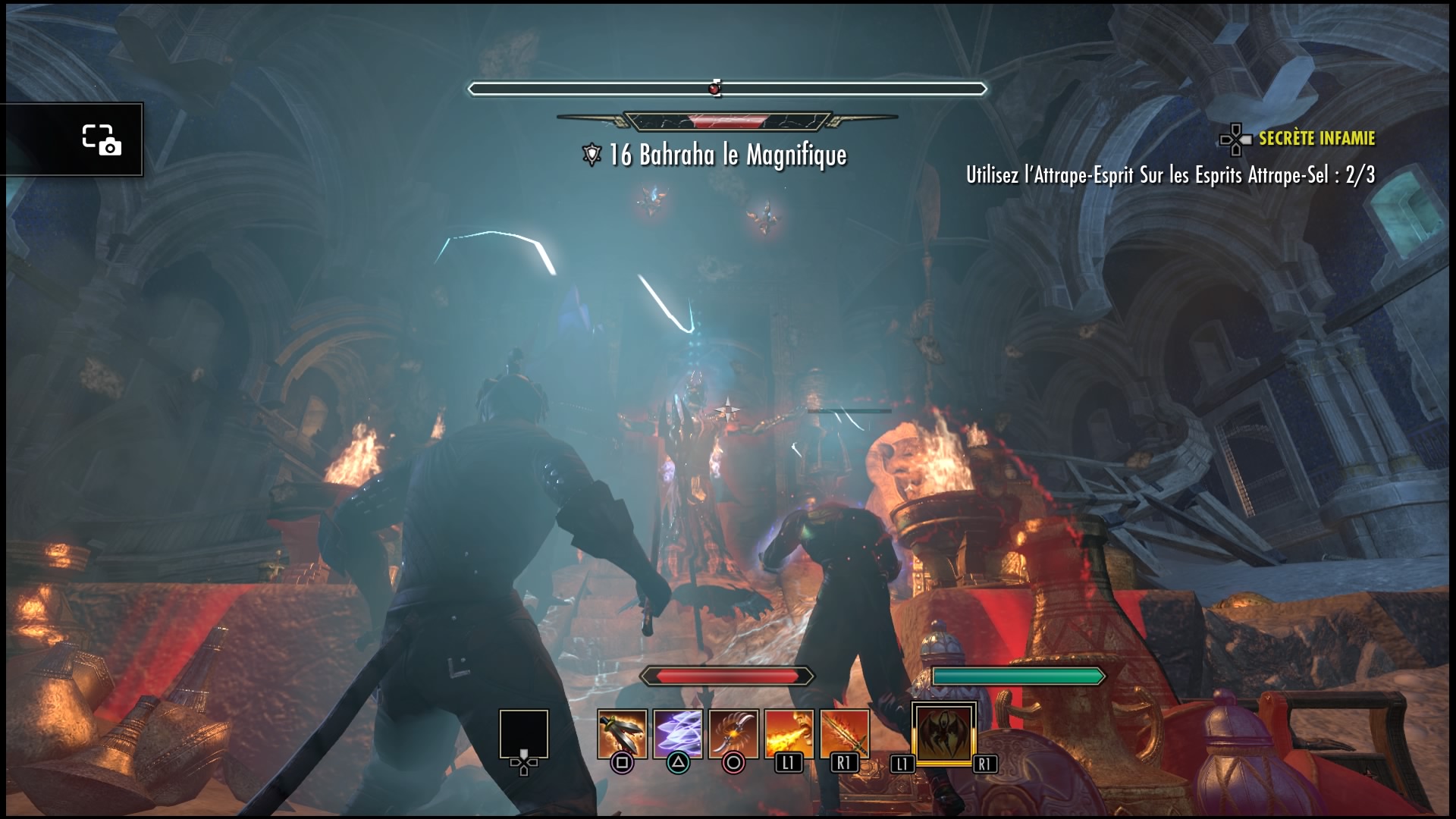Open the Secrète Infamie quest tracker
Image resolution: width=1456 pixels, height=819 pixels.
1316,139
